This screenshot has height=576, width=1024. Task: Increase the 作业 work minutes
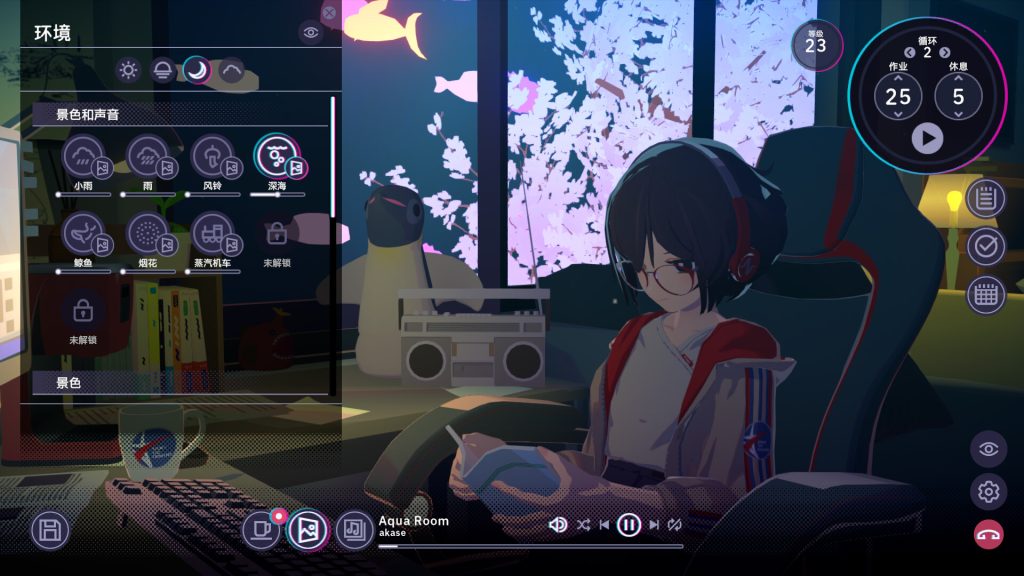[x=898, y=78]
